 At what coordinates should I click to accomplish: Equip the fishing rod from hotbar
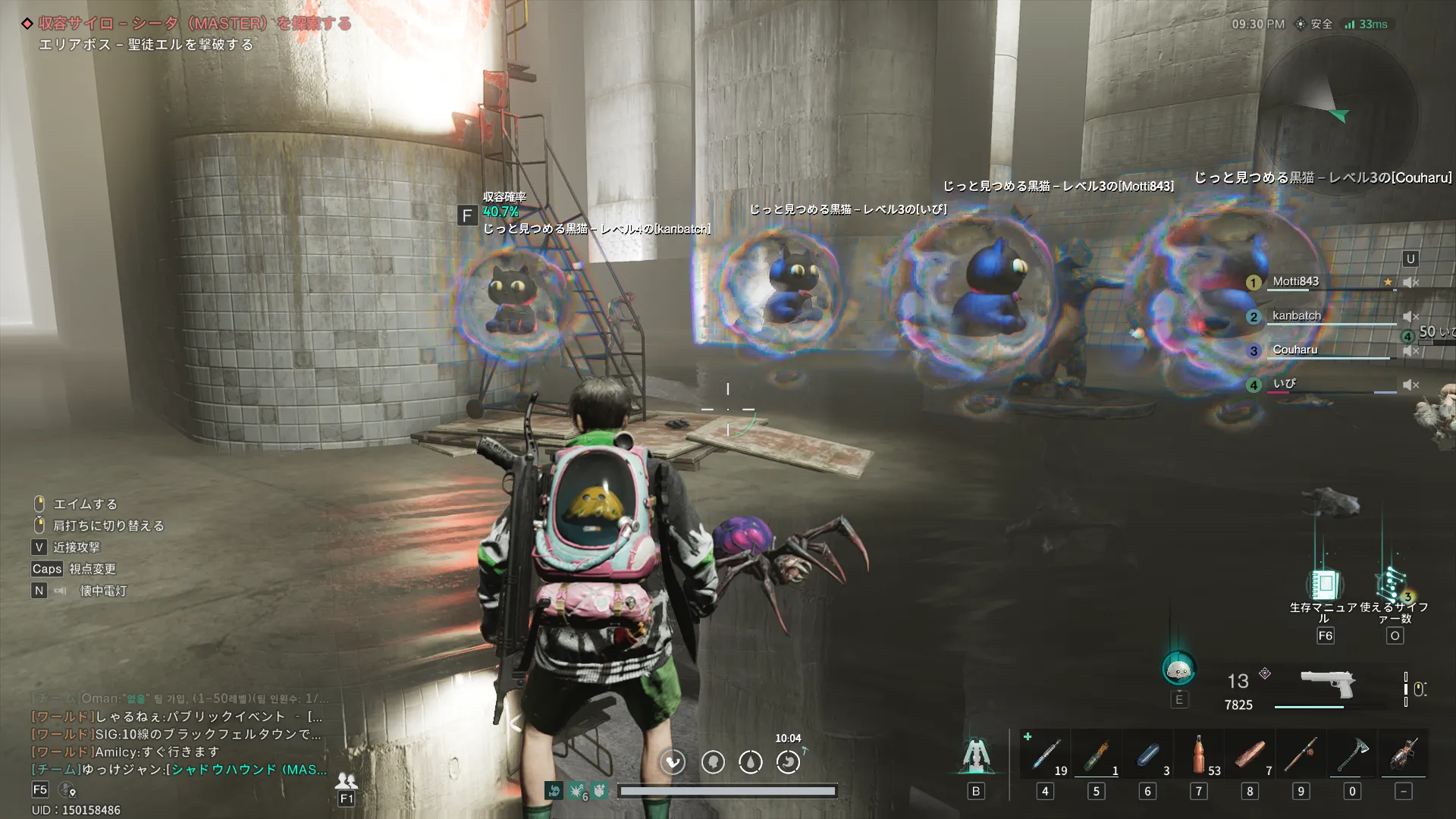coord(1301,755)
